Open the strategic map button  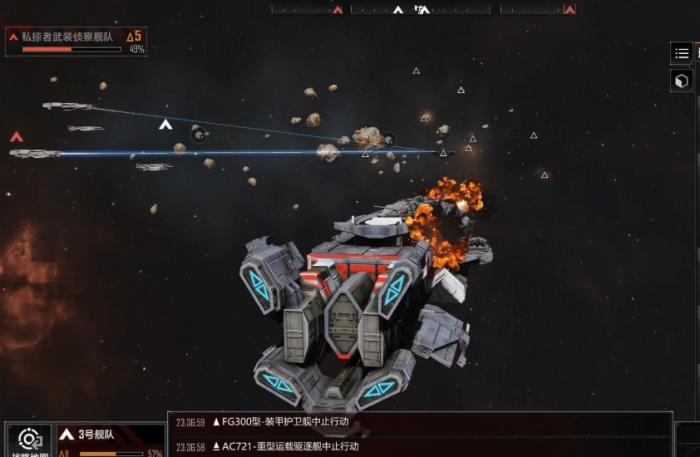point(29,441)
